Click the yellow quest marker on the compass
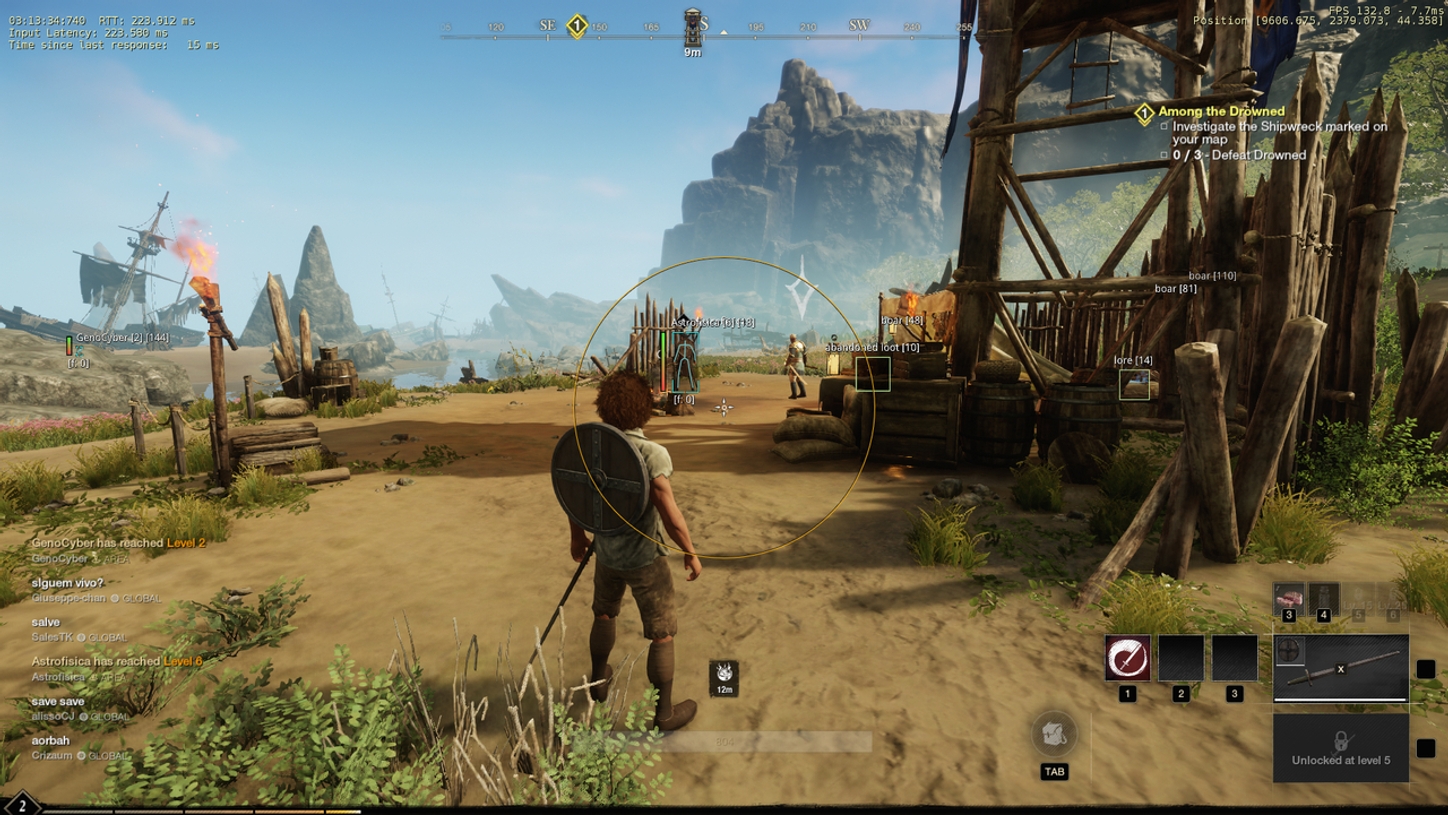This screenshot has height=815, width=1448. coord(577,26)
